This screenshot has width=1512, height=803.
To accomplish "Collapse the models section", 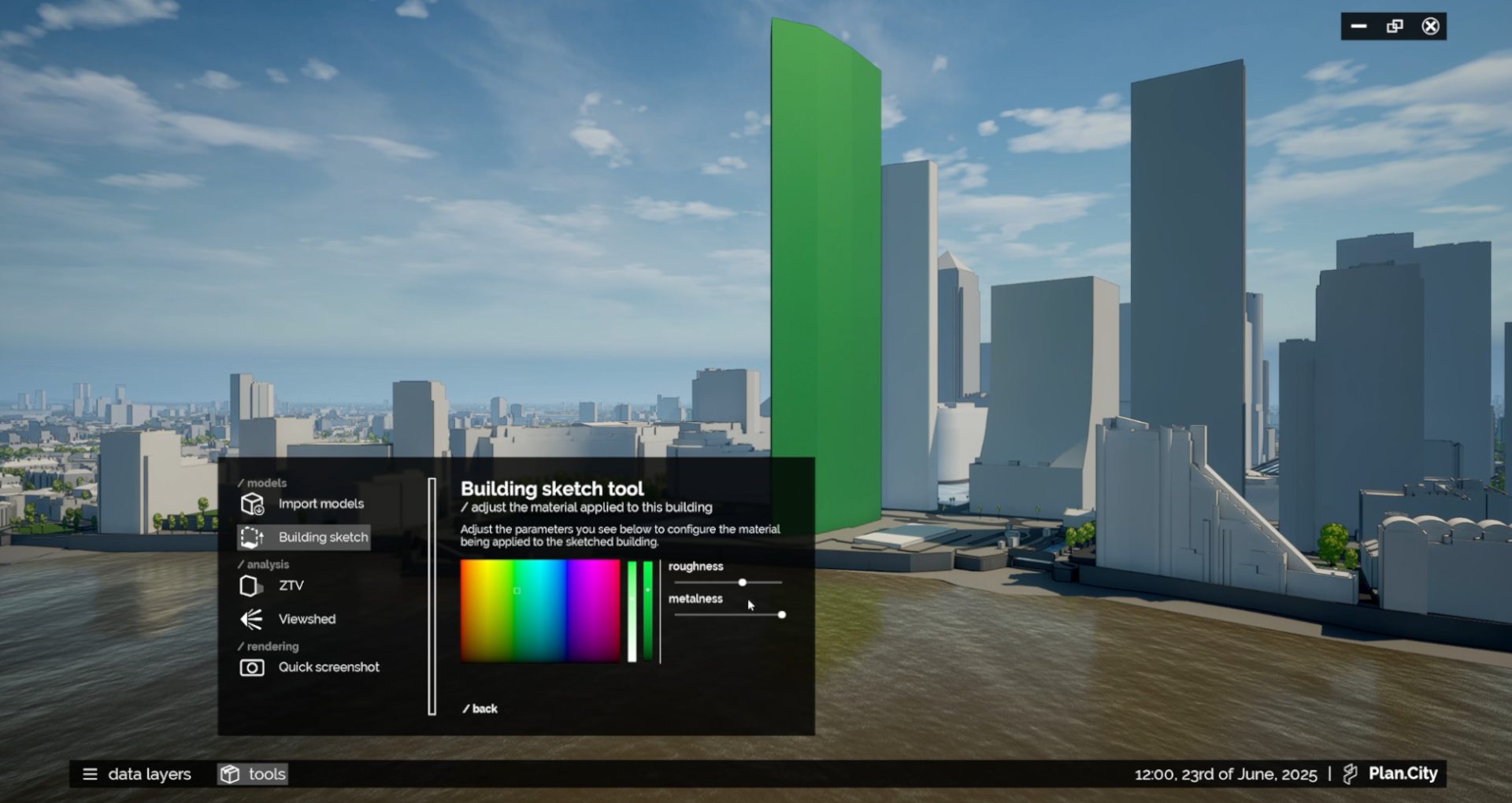I will coord(261,483).
